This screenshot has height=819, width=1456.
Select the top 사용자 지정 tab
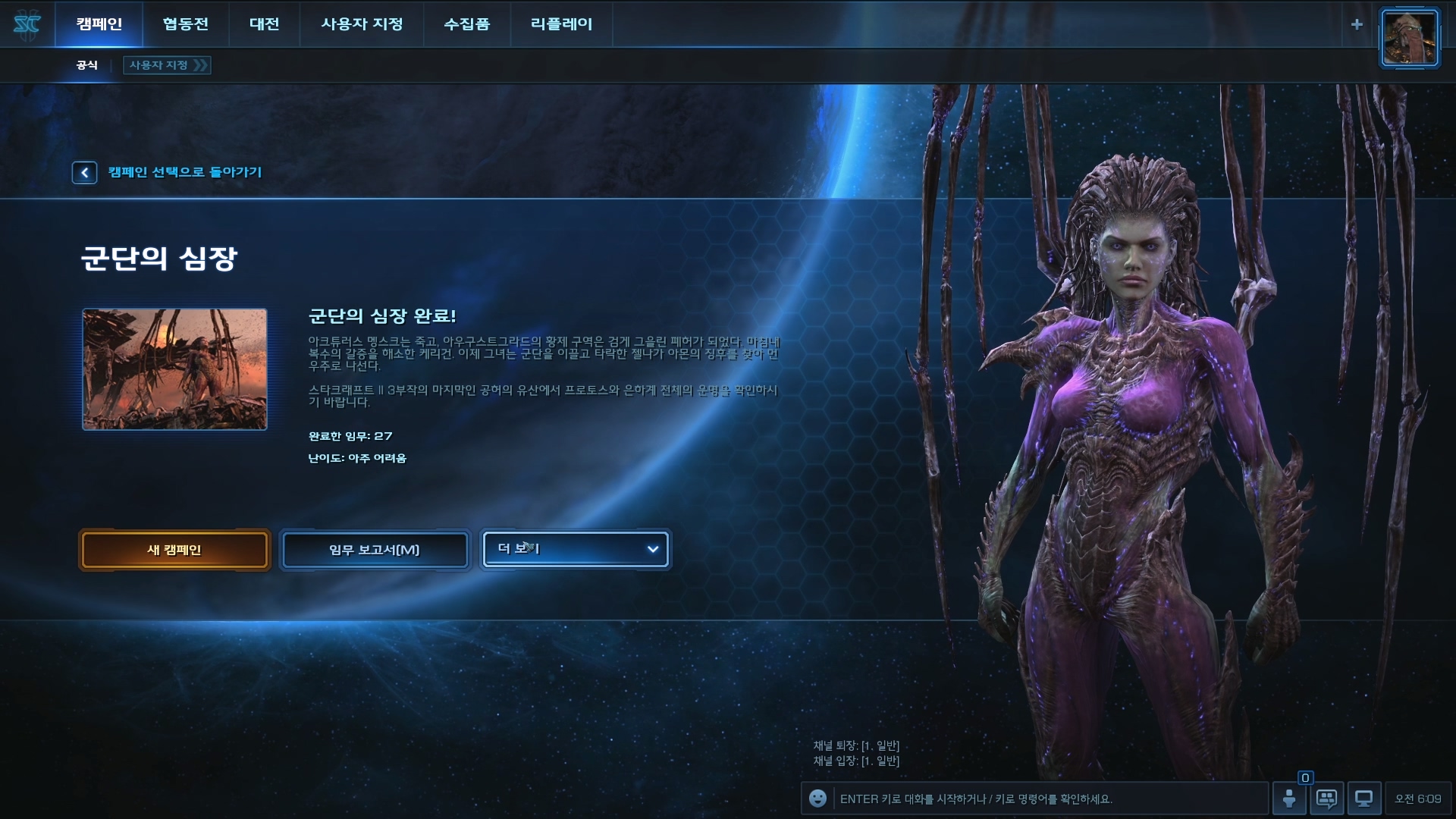362,24
